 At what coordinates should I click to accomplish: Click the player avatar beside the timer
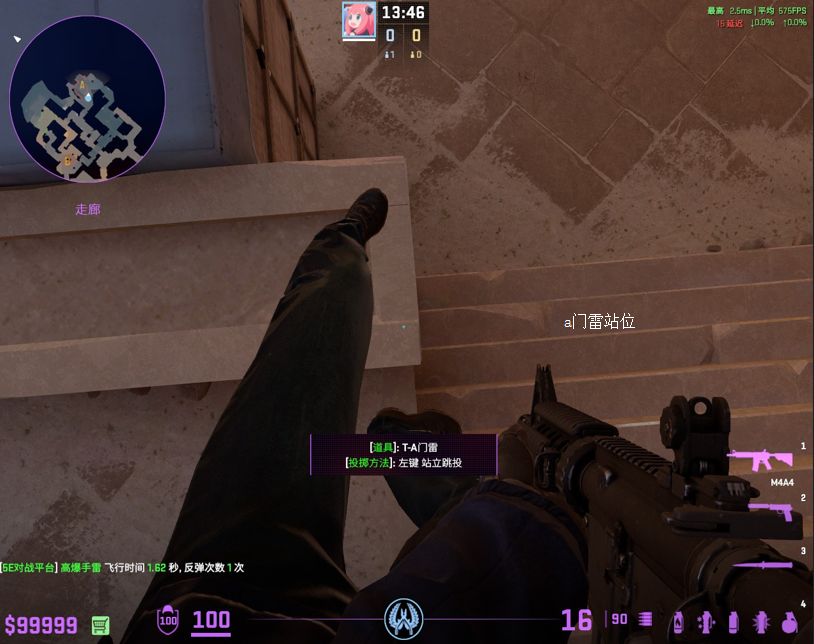(x=356, y=20)
